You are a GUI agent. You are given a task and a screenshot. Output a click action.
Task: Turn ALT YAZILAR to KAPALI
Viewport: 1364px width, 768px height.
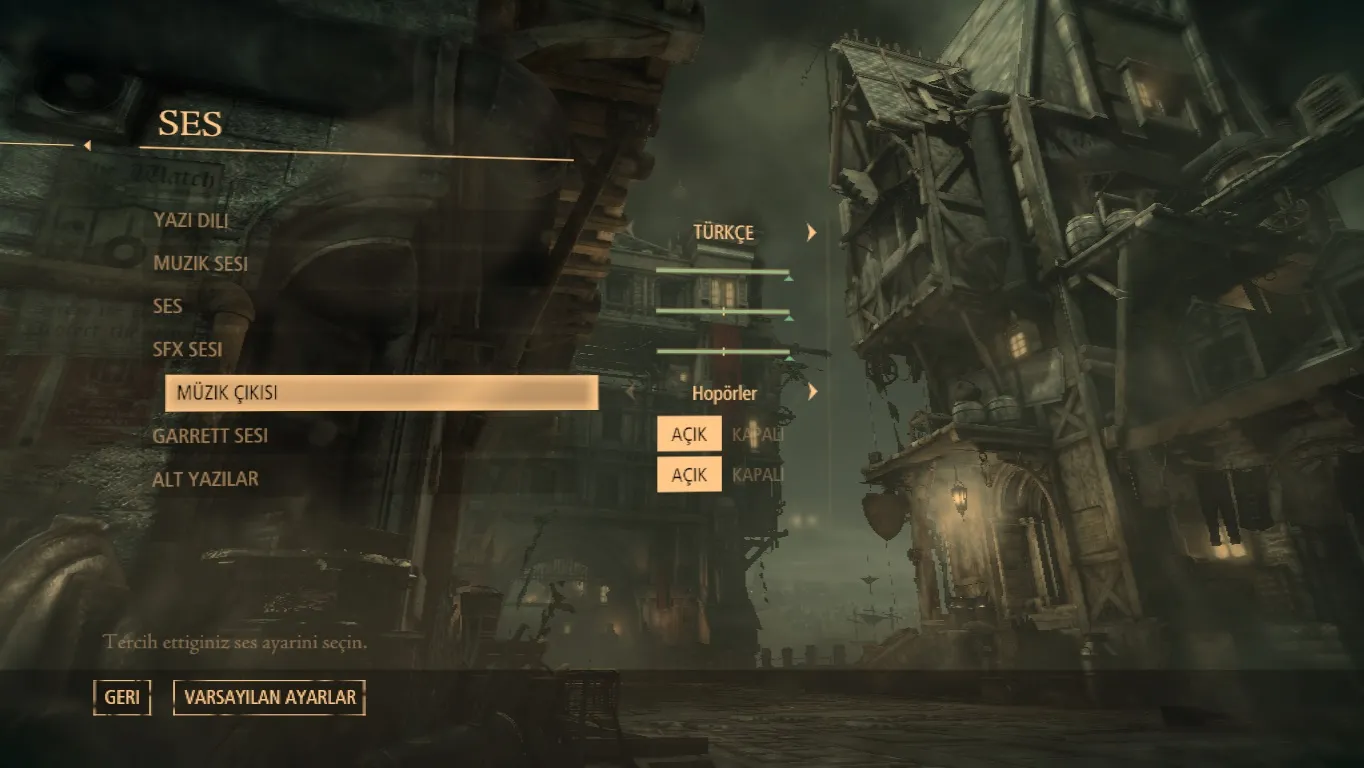tap(757, 475)
